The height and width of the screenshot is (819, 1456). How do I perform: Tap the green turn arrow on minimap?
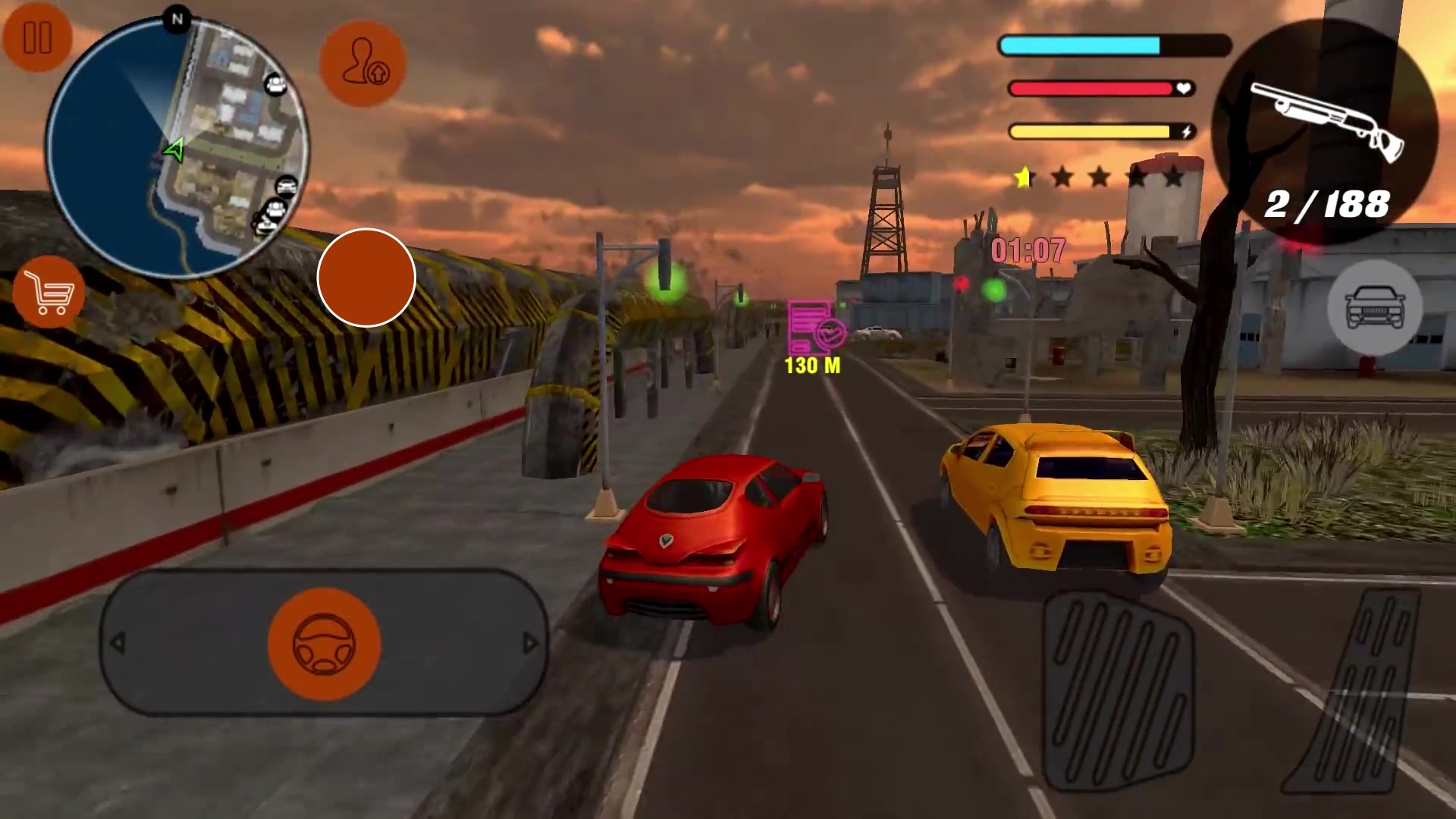(x=173, y=150)
